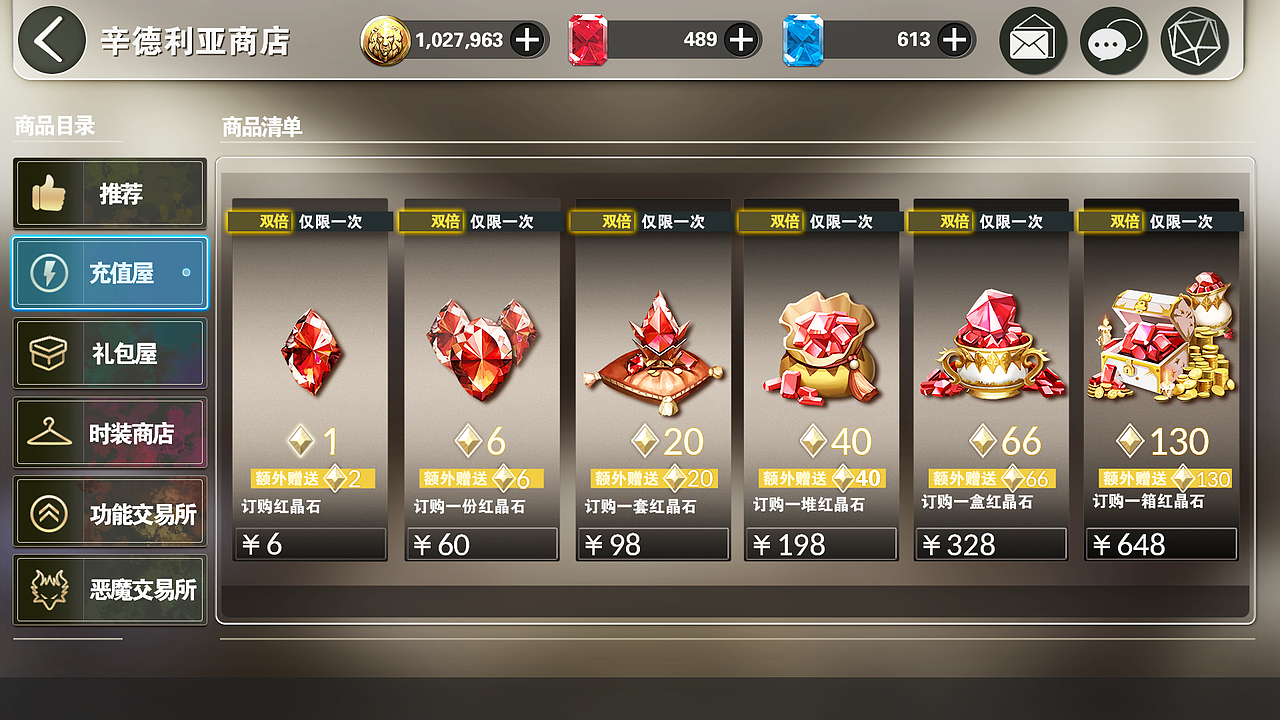The image size is (1280, 720).
Task: Open the 功能交易所 section
Action: pos(110,511)
